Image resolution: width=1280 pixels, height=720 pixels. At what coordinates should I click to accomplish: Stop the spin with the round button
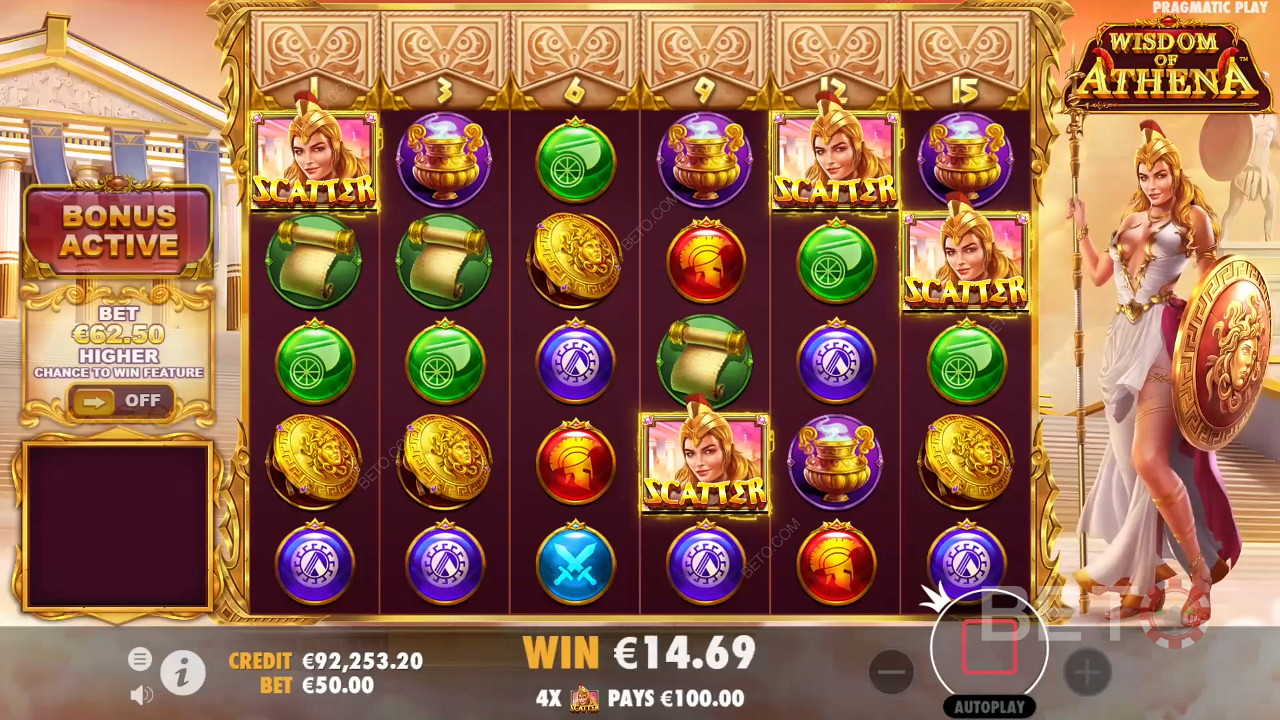click(989, 647)
